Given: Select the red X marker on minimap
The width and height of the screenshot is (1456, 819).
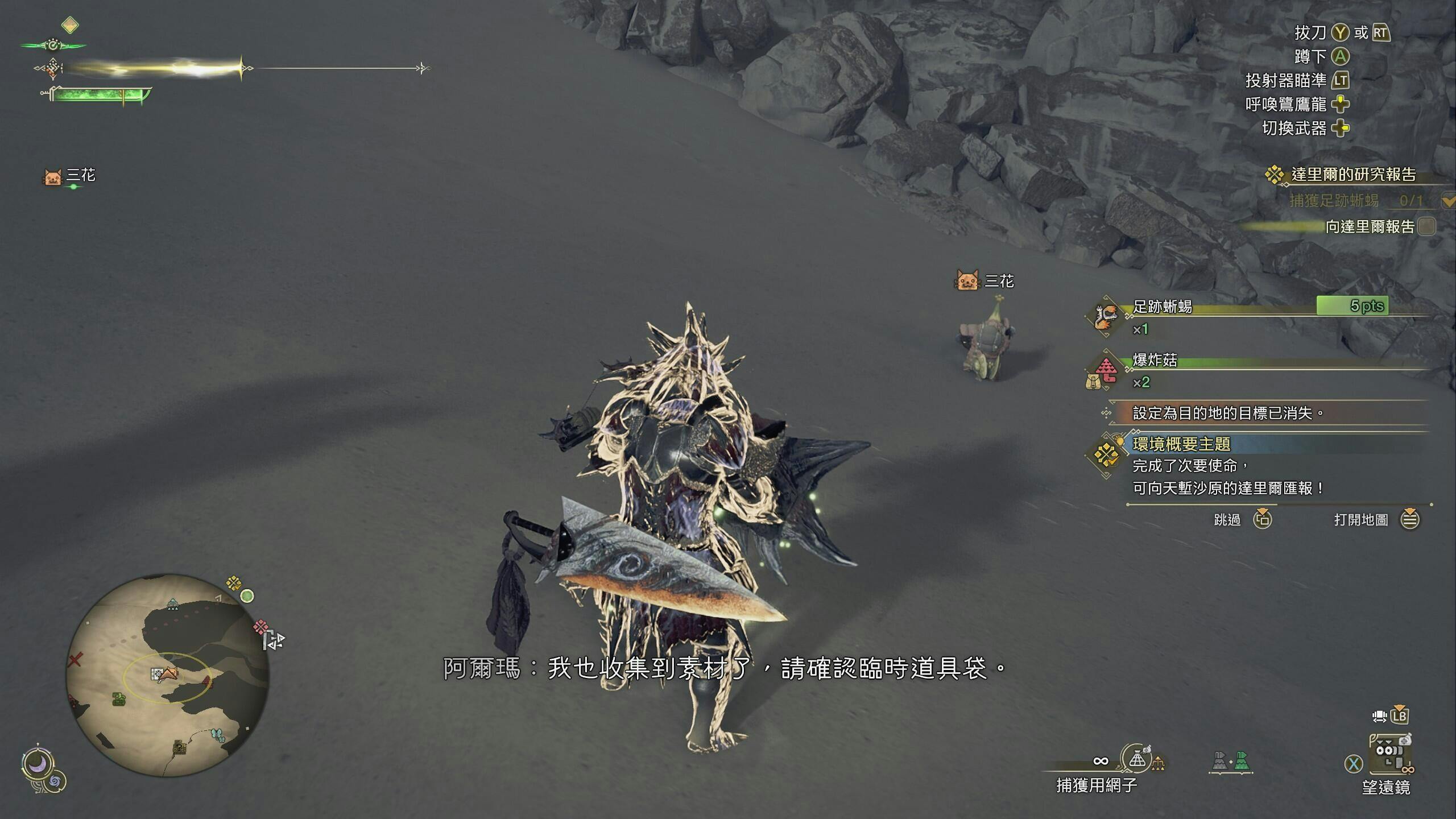Looking at the screenshot, I should click(x=75, y=660).
